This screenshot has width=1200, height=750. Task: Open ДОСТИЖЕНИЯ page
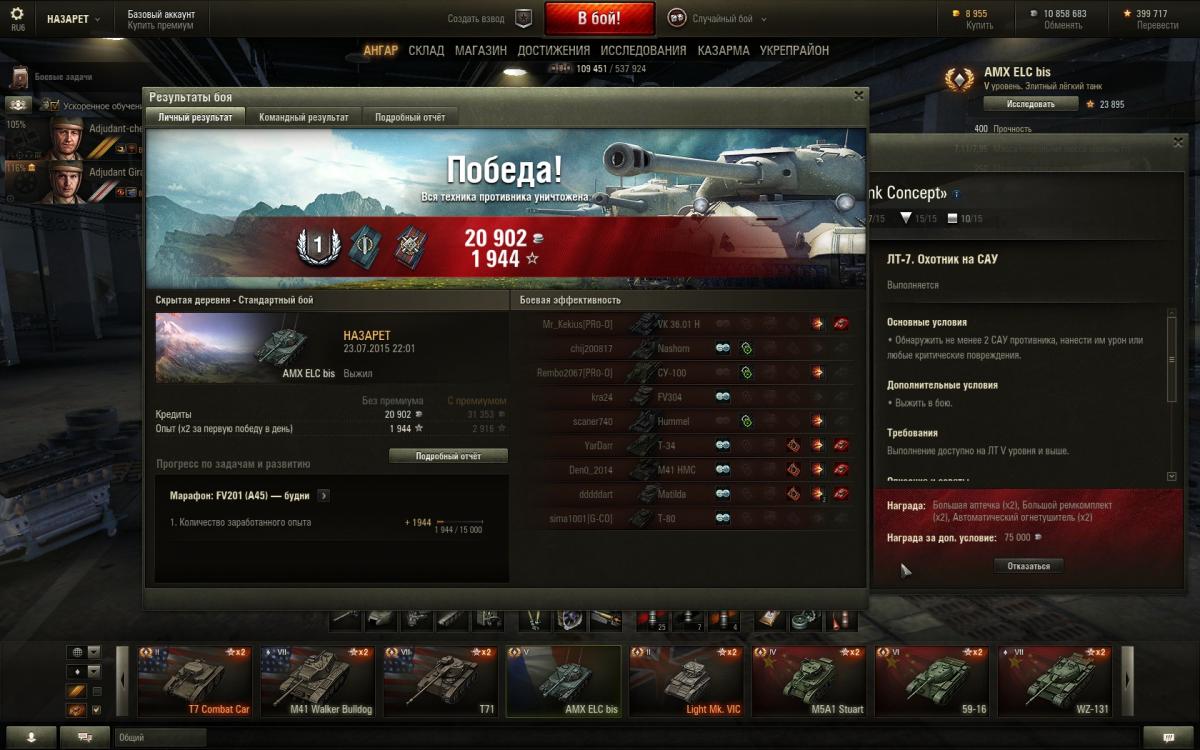pyautogui.click(x=553, y=50)
